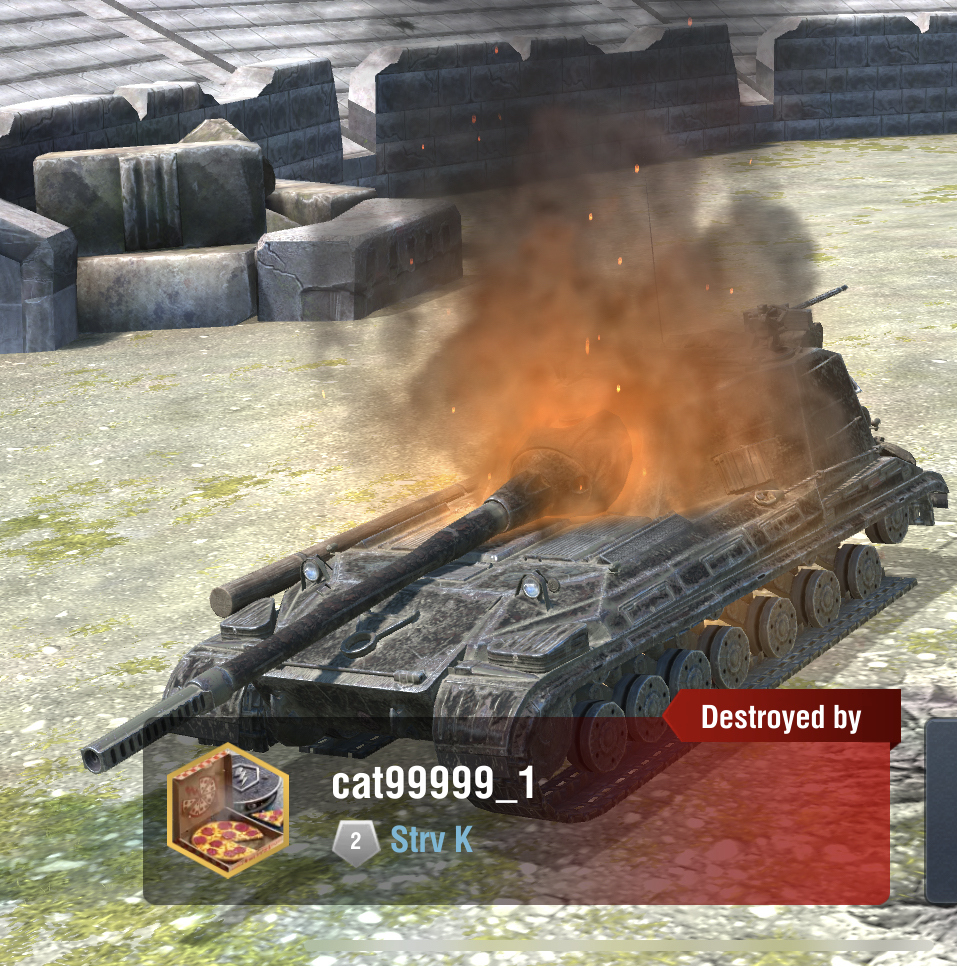Select player name cat99999_1
The height and width of the screenshot is (966, 957).
(x=433, y=784)
